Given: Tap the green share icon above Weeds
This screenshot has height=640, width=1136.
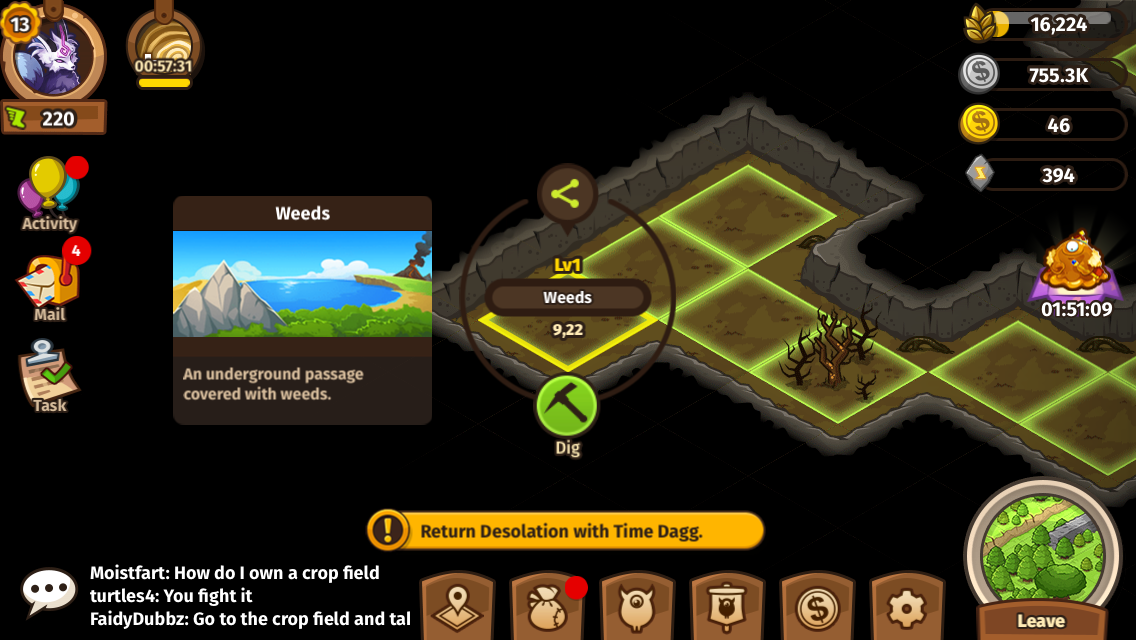Looking at the screenshot, I should [566, 194].
